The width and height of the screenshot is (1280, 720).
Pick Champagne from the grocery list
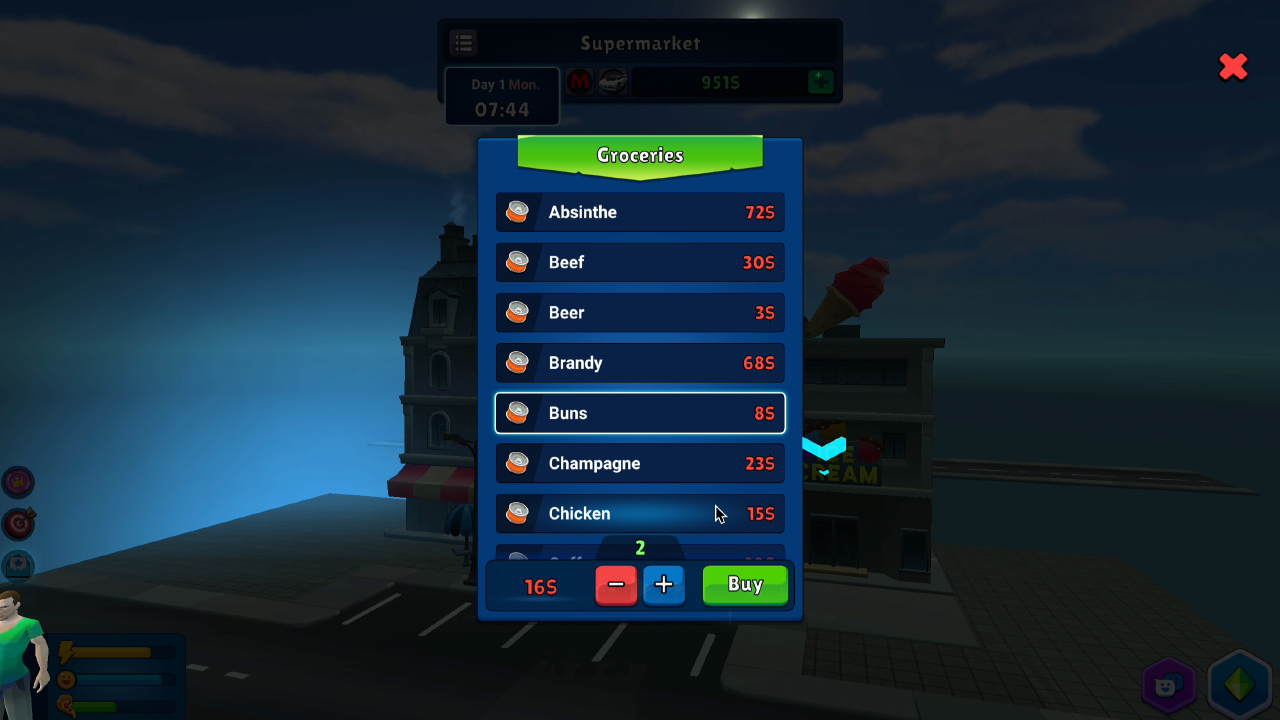coord(640,463)
